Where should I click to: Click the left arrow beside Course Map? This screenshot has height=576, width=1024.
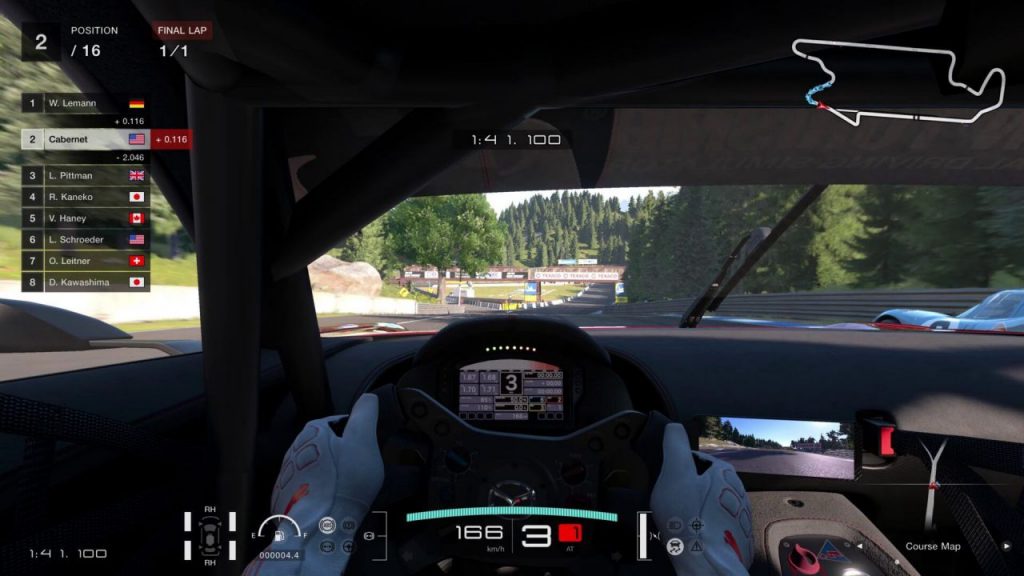click(857, 546)
